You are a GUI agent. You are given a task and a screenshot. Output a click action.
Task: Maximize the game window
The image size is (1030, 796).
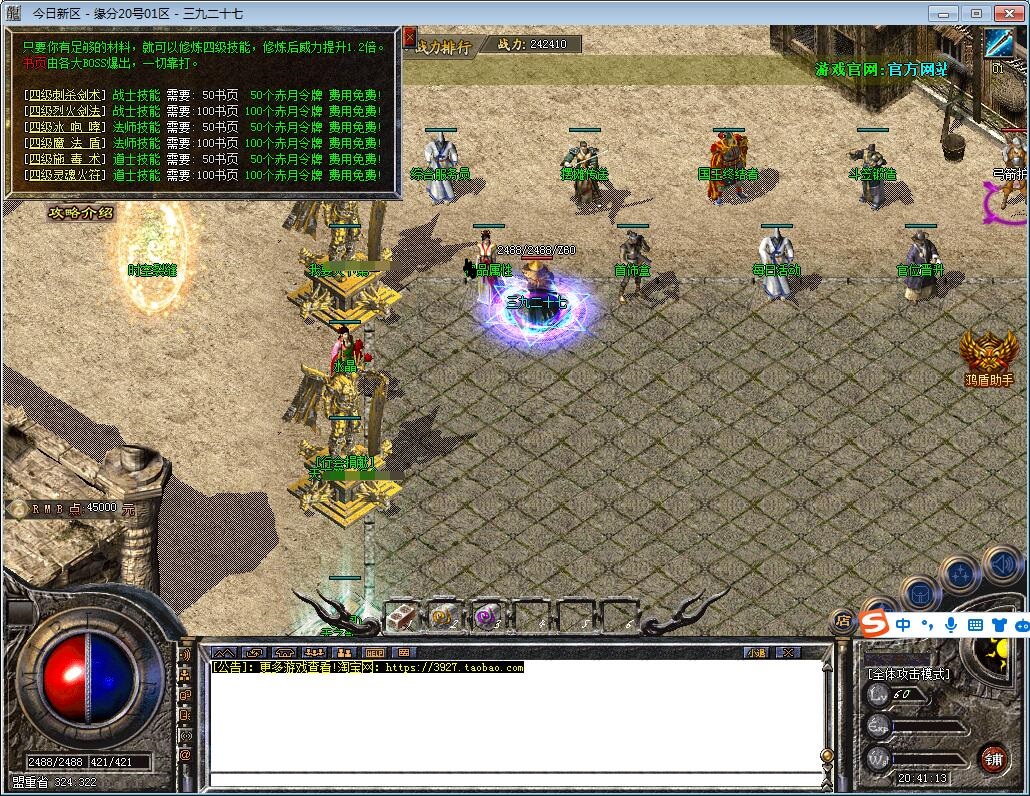pos(976,13)
